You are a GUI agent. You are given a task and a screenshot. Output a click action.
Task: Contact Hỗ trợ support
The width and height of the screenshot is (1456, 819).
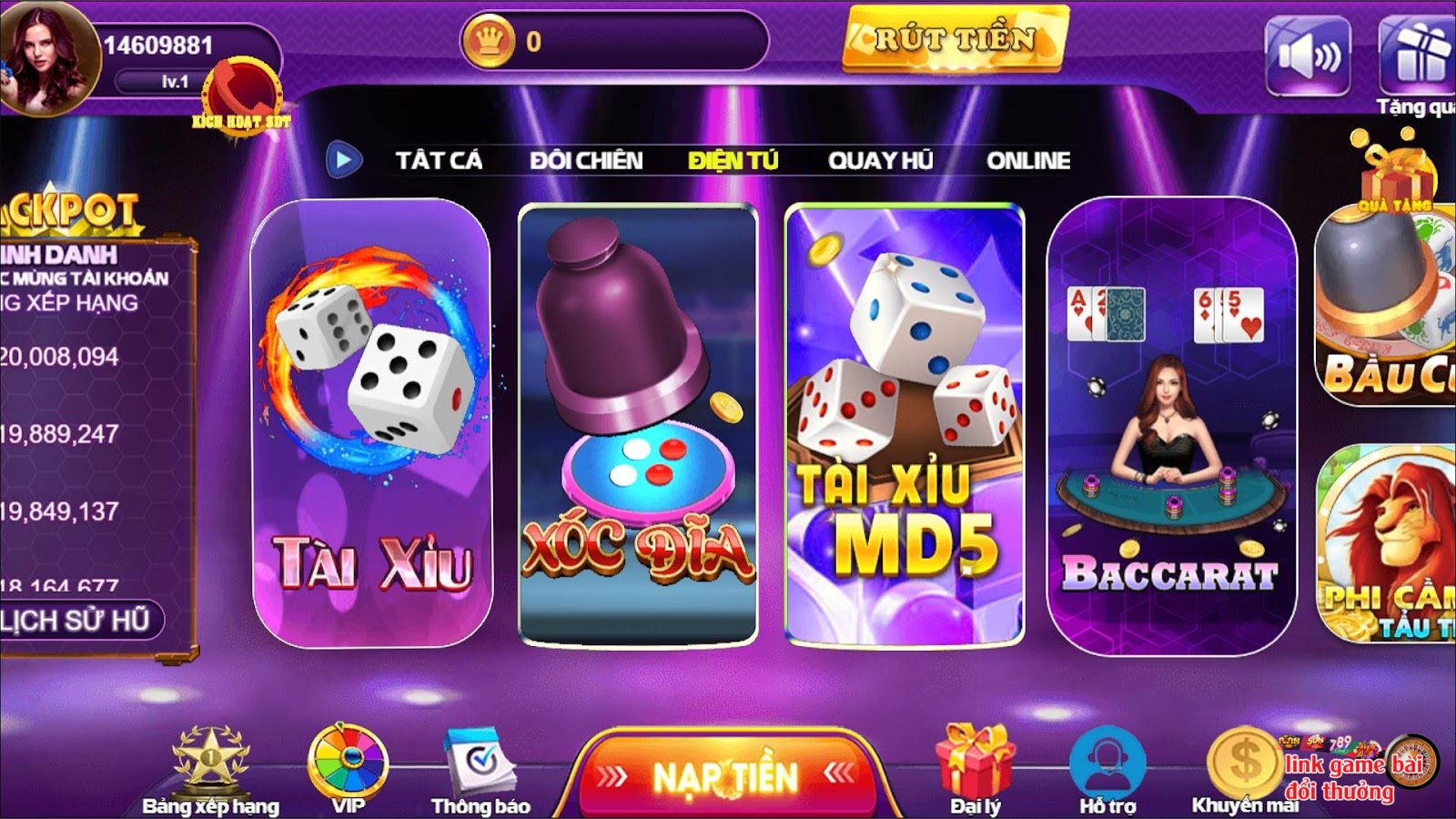pos(1107,769)
